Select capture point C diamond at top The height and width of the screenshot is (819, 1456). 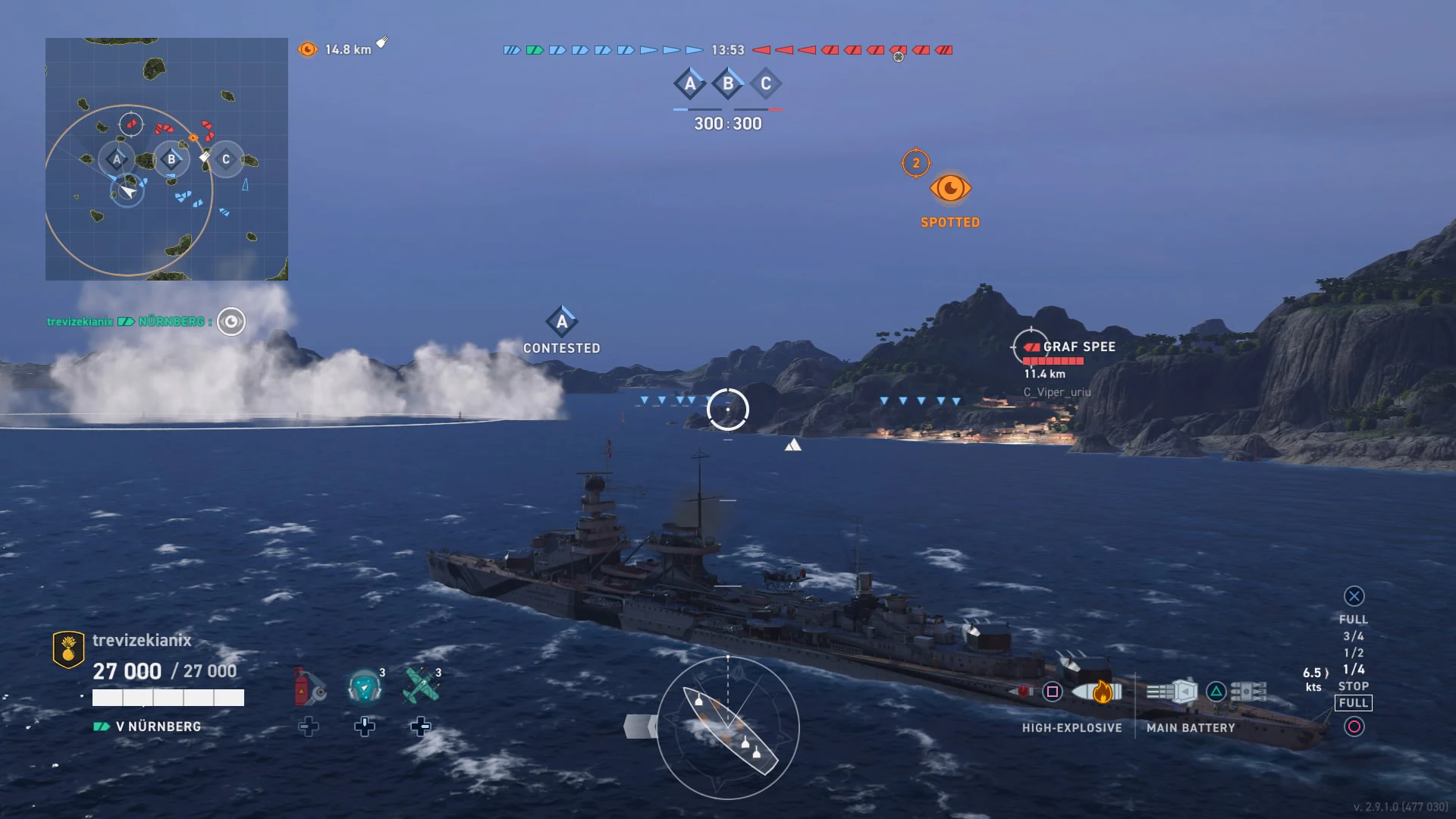pyautogui.click(x=766, y=83)
